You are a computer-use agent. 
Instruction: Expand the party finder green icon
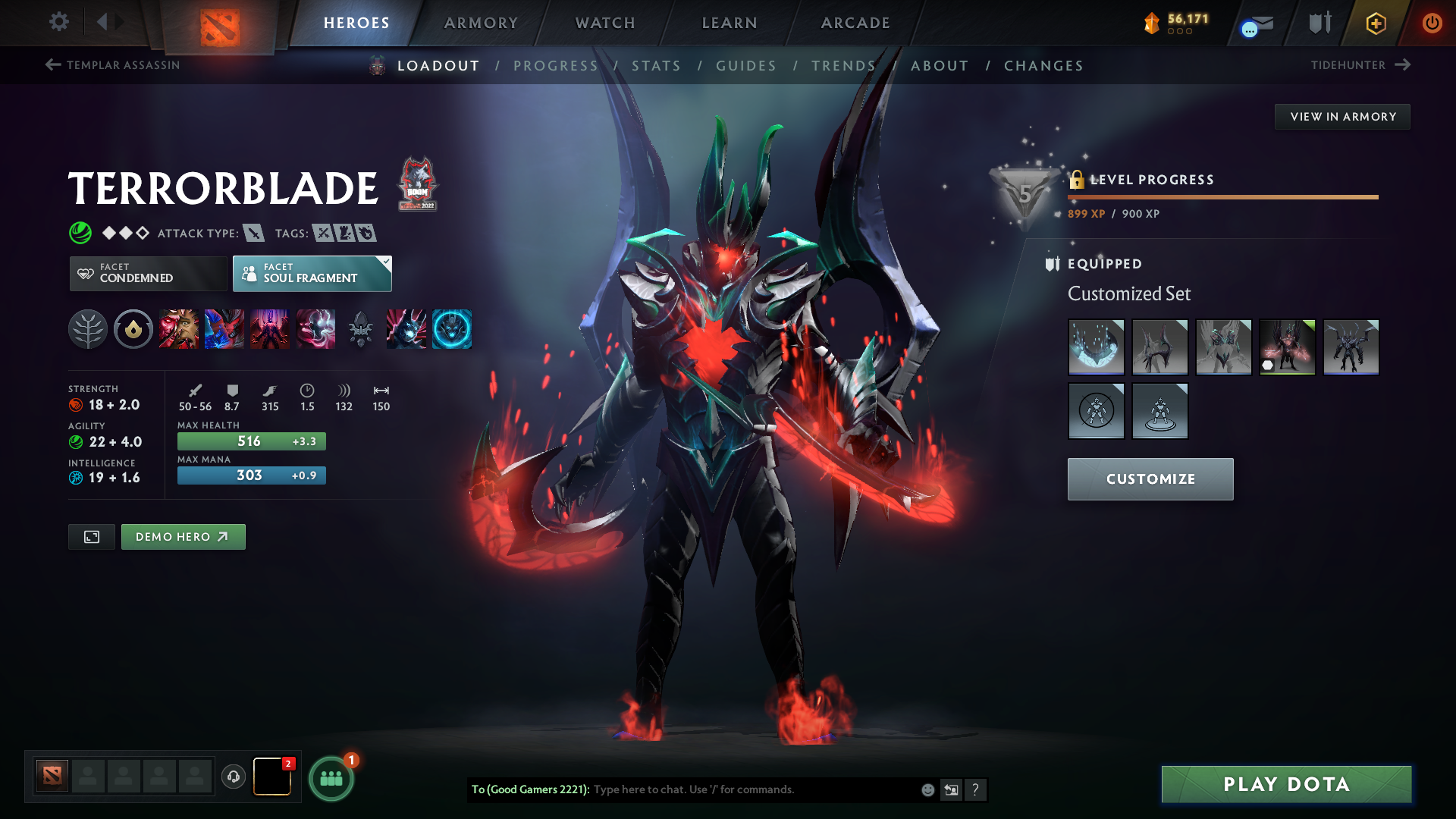pyautogui.click(x=330, y=777)
